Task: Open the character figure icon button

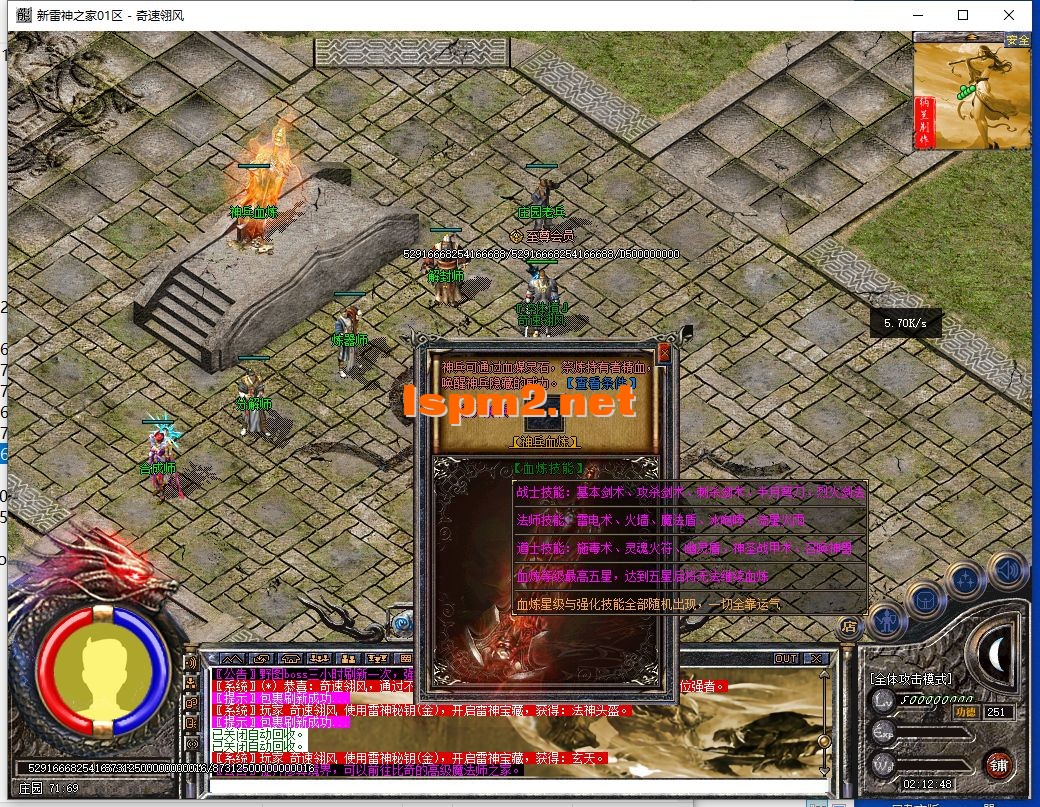Action: [x=885, y=619]
